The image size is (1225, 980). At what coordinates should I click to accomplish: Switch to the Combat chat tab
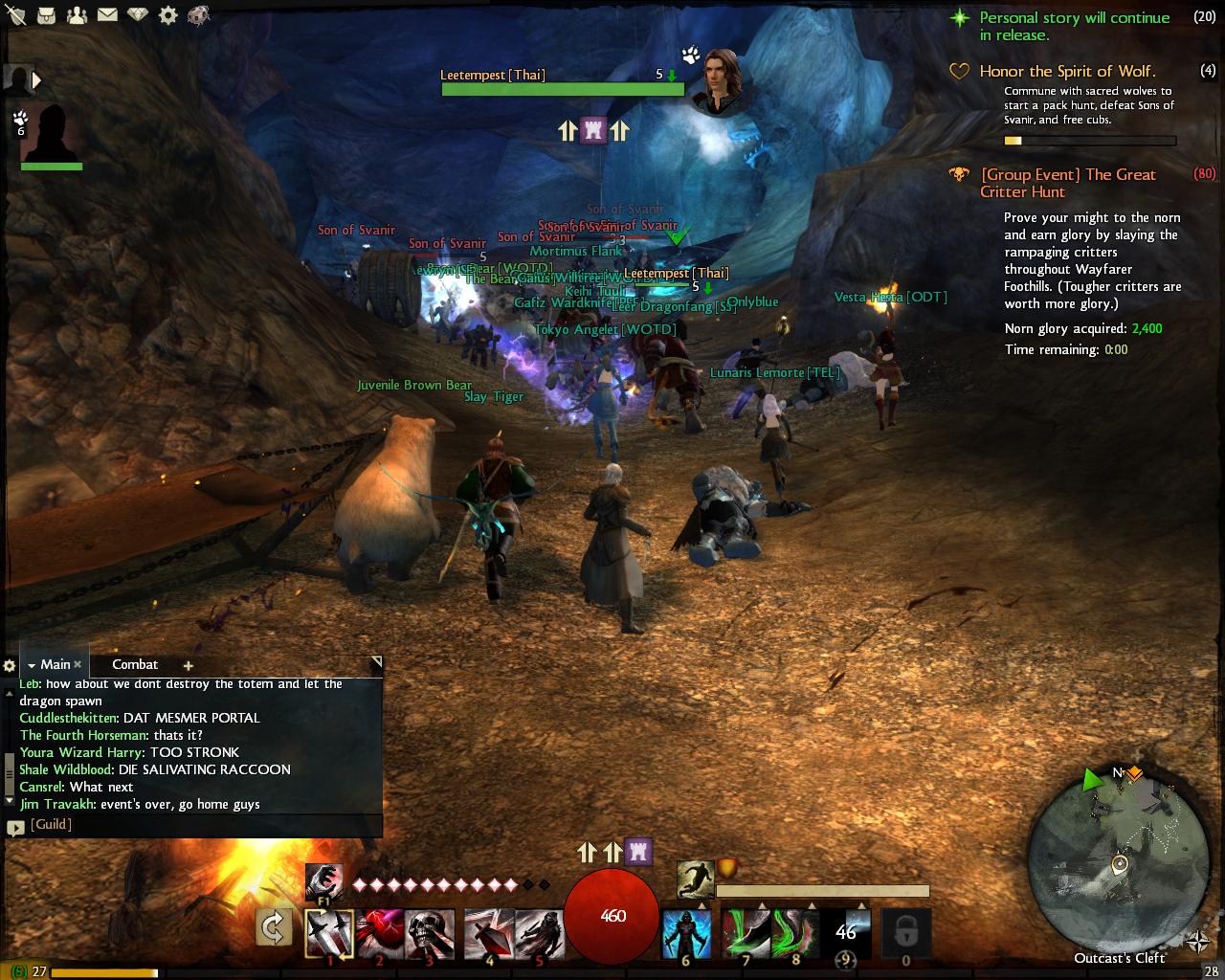135,664
